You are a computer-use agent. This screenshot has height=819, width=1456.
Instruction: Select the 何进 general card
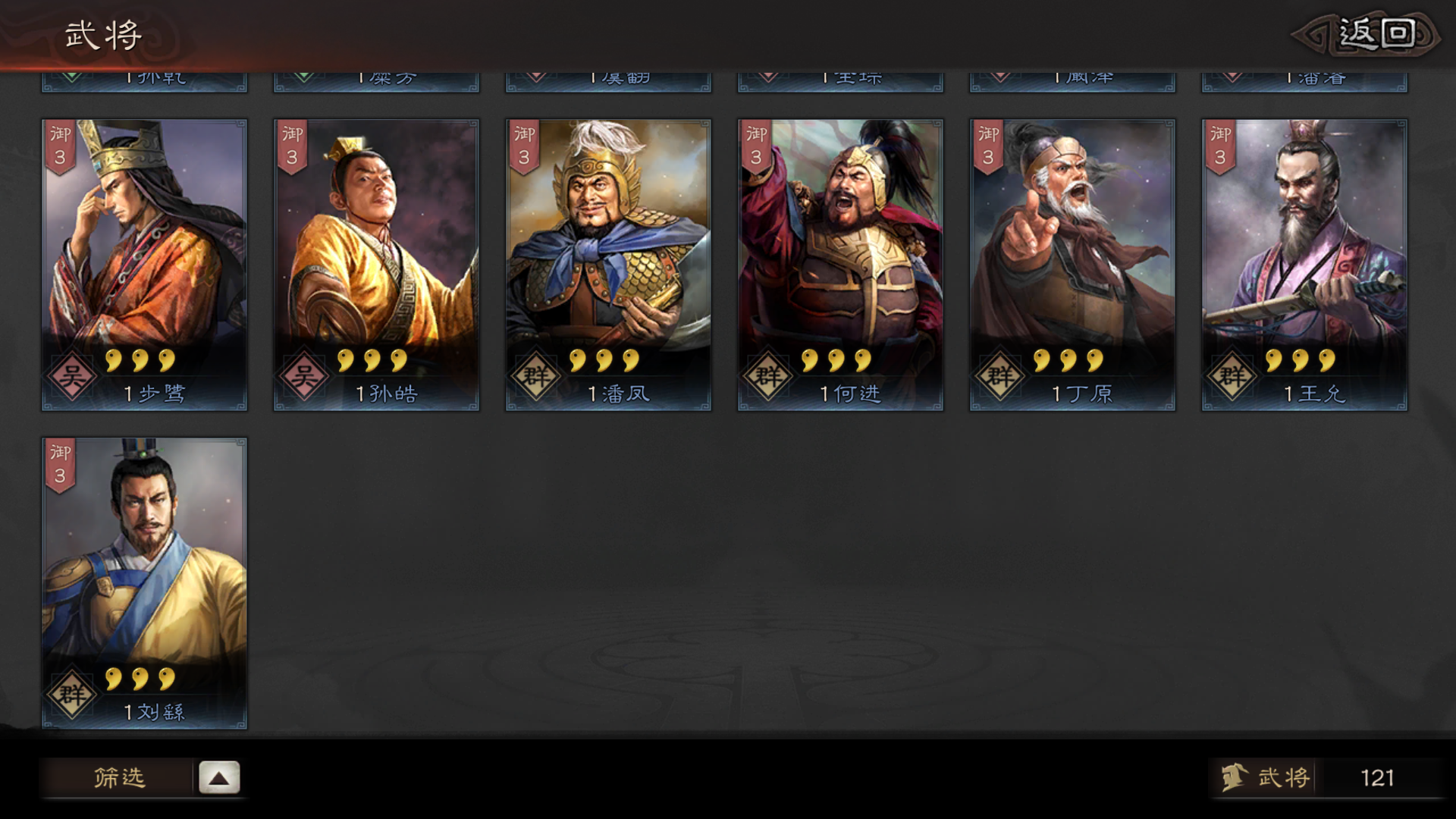point(840,265)
